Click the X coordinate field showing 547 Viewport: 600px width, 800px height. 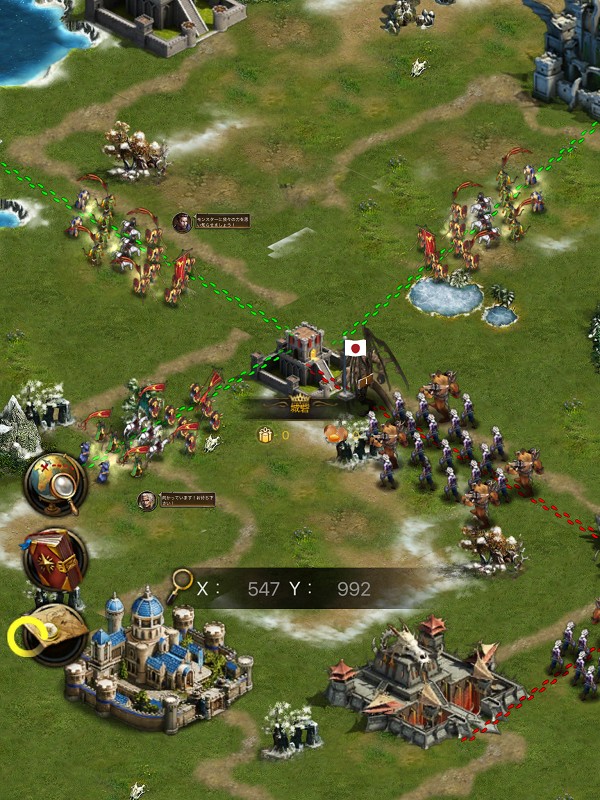(263, 589)
